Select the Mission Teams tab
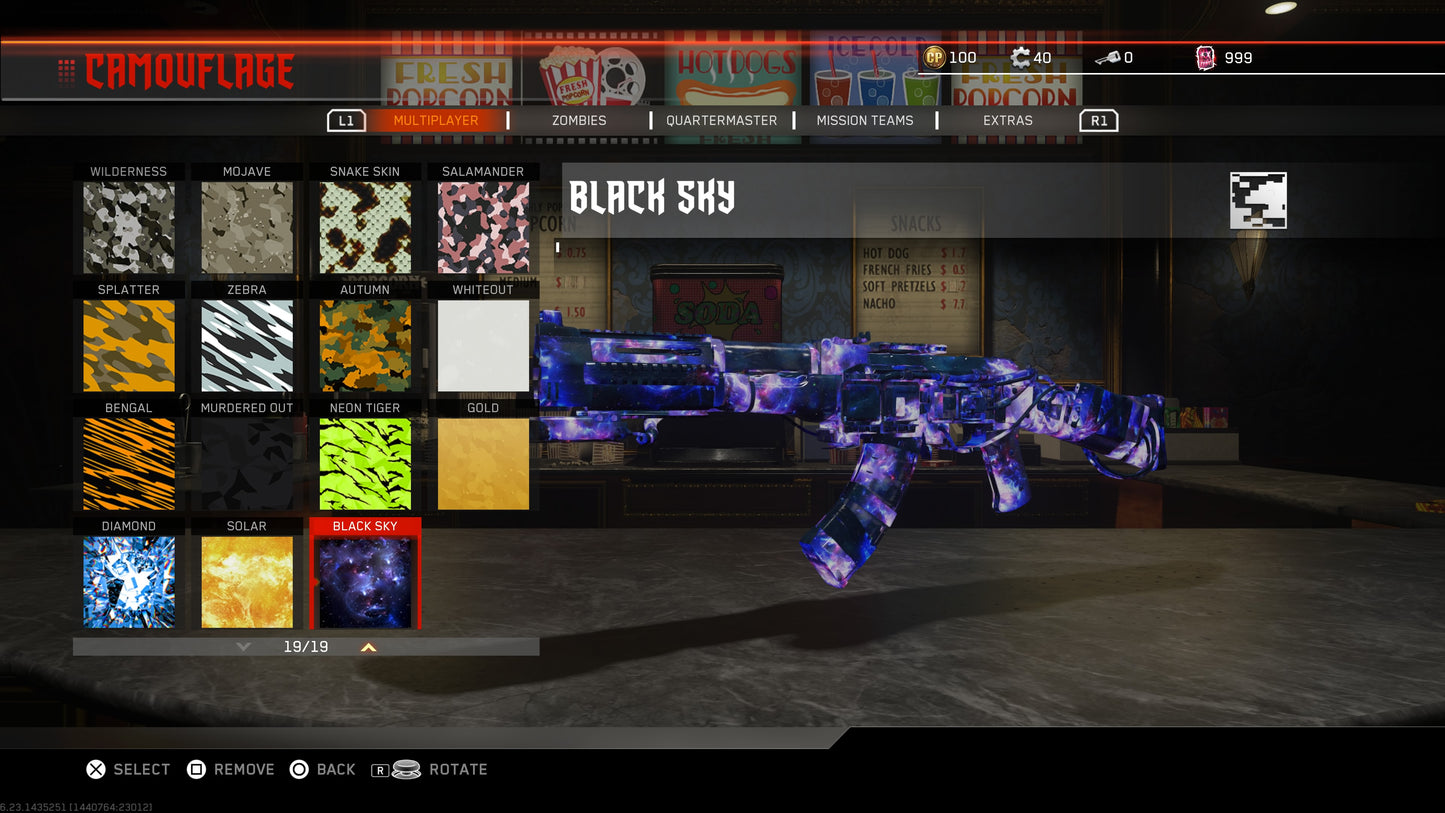 tap(864, 120)
